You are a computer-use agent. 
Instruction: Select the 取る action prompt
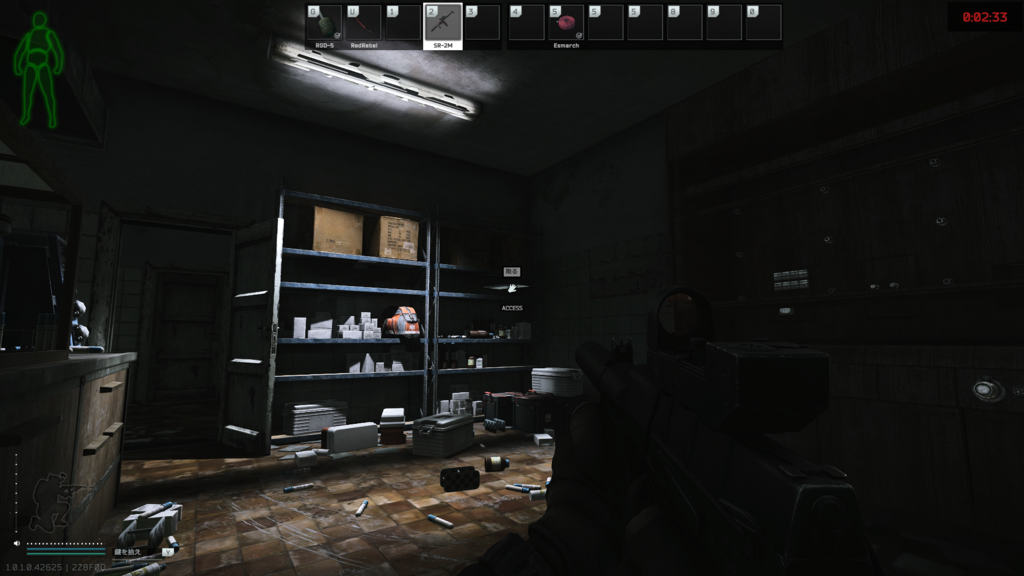coord(512,271)
